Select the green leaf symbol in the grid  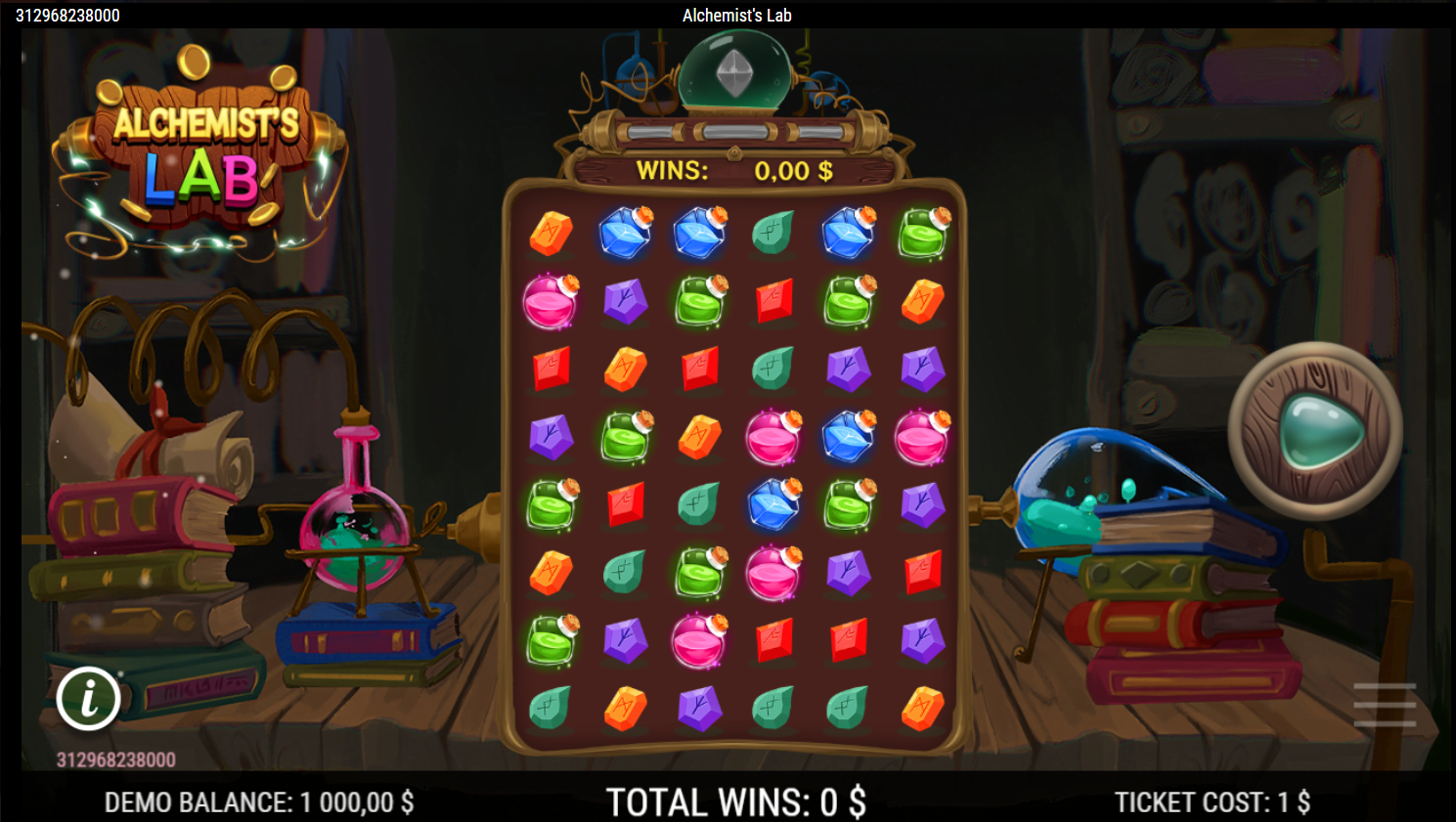point(772,233)
